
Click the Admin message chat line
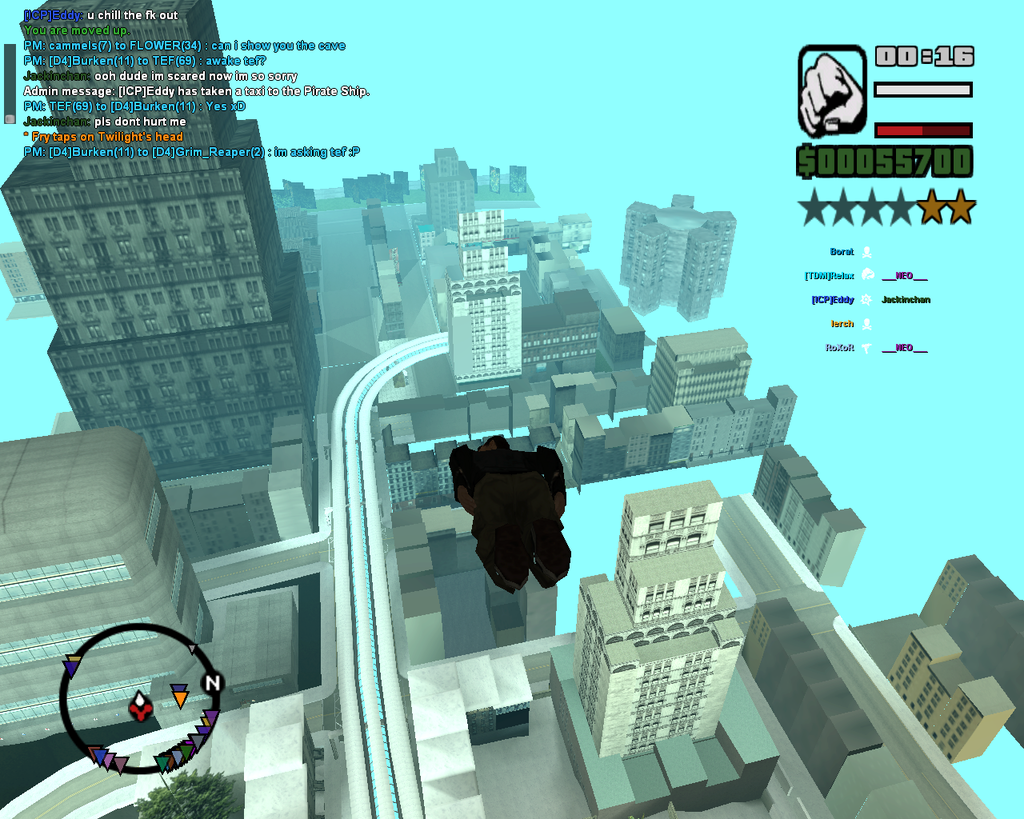pos(196,91)
